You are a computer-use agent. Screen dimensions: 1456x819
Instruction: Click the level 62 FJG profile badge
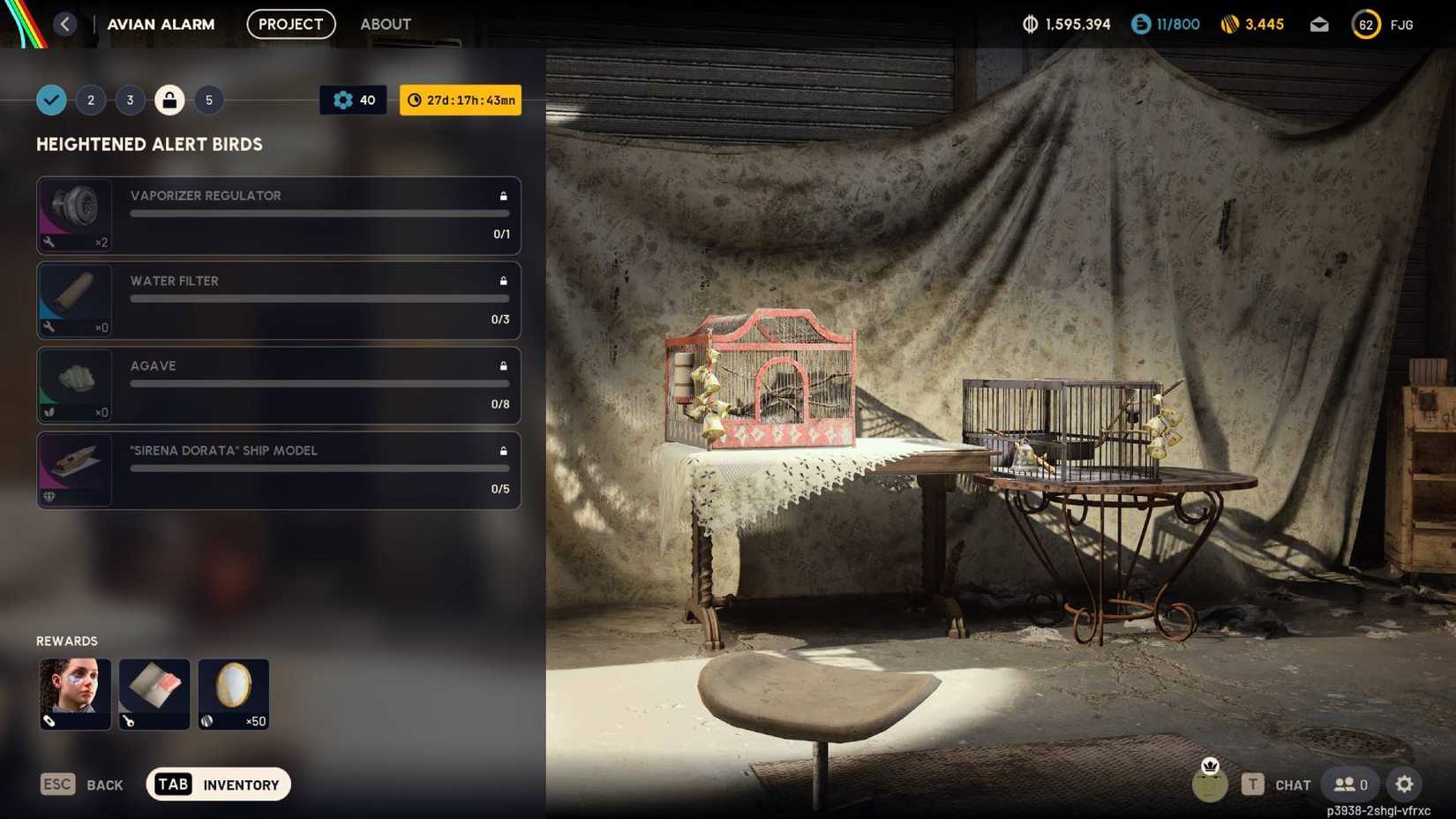click(x=1365, y=24)
